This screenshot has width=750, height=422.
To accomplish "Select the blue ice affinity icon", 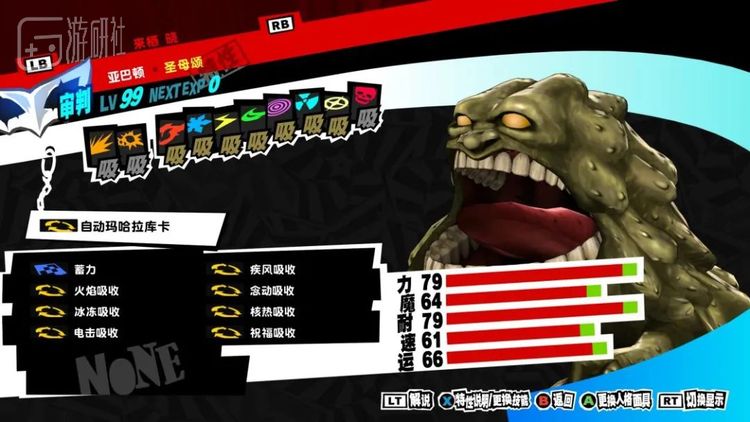I will [198, 125].
